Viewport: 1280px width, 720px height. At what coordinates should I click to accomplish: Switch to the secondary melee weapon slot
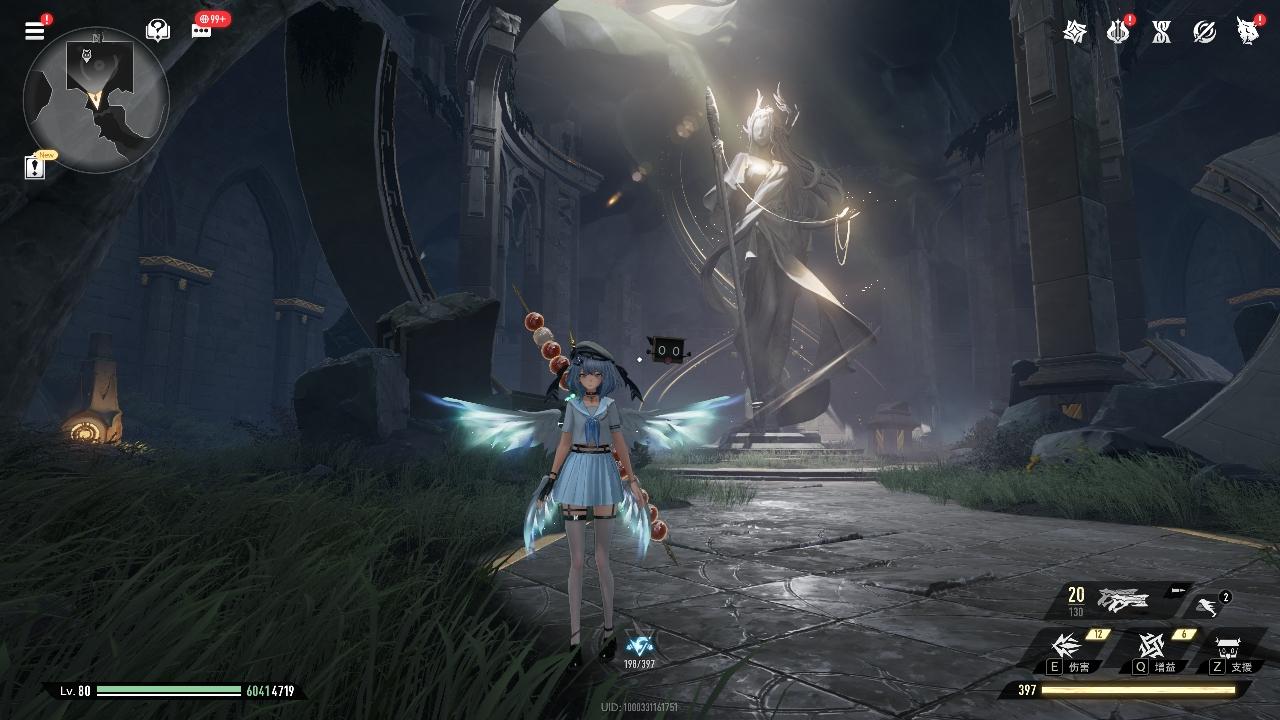(1208, 604)
